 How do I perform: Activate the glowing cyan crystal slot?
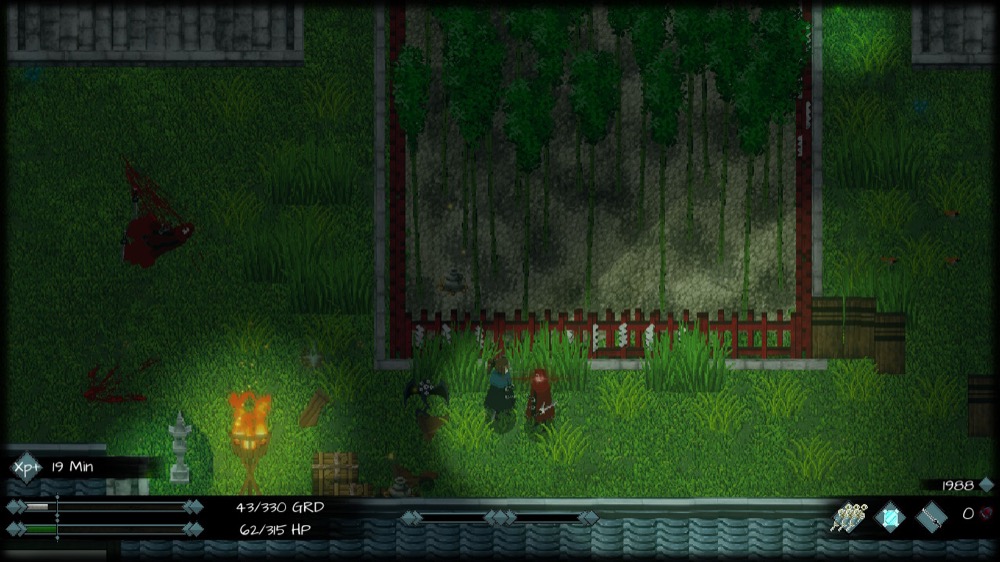889,517
